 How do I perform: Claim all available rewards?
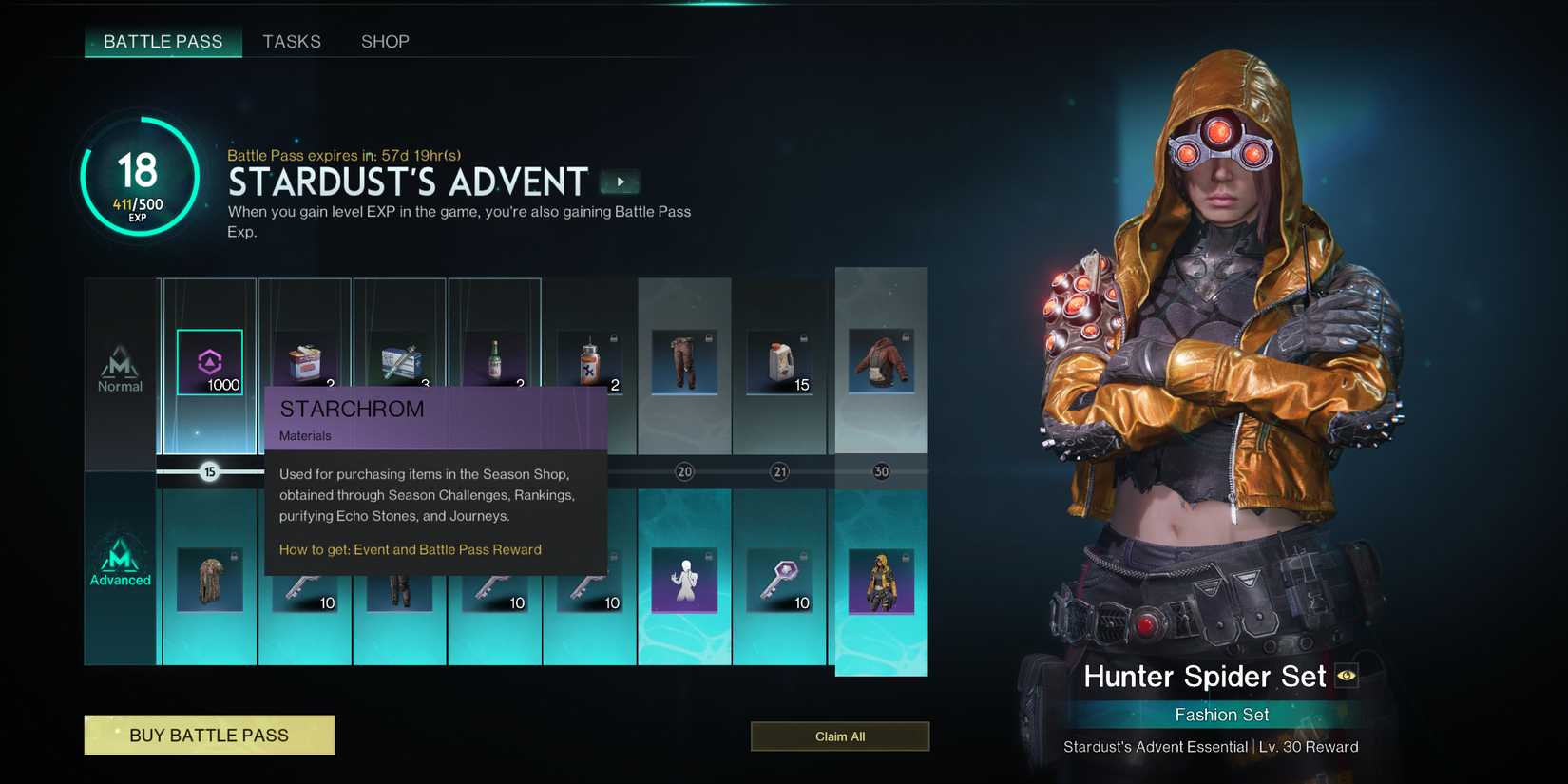coord(840,736)
